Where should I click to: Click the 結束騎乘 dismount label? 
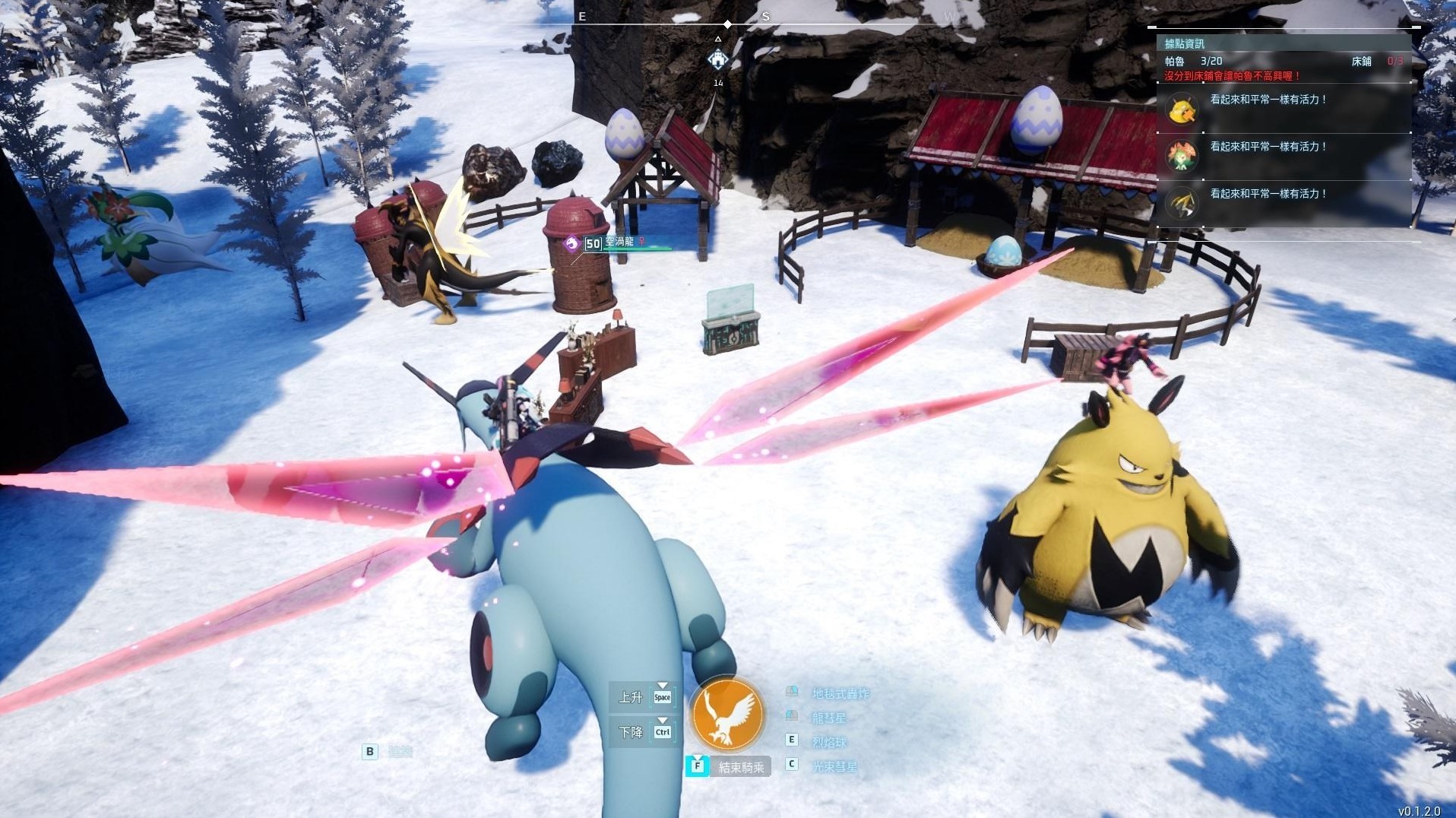(740, 767)
